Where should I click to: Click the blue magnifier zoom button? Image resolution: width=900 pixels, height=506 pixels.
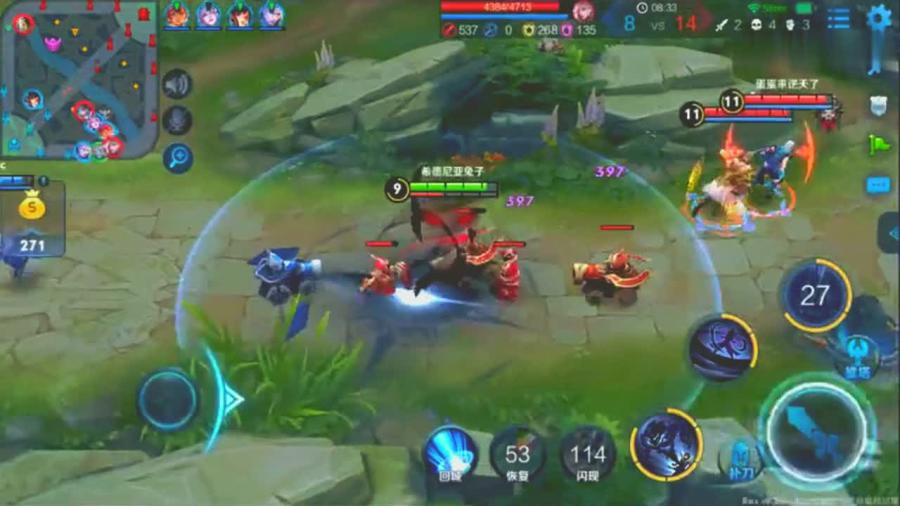178,156
